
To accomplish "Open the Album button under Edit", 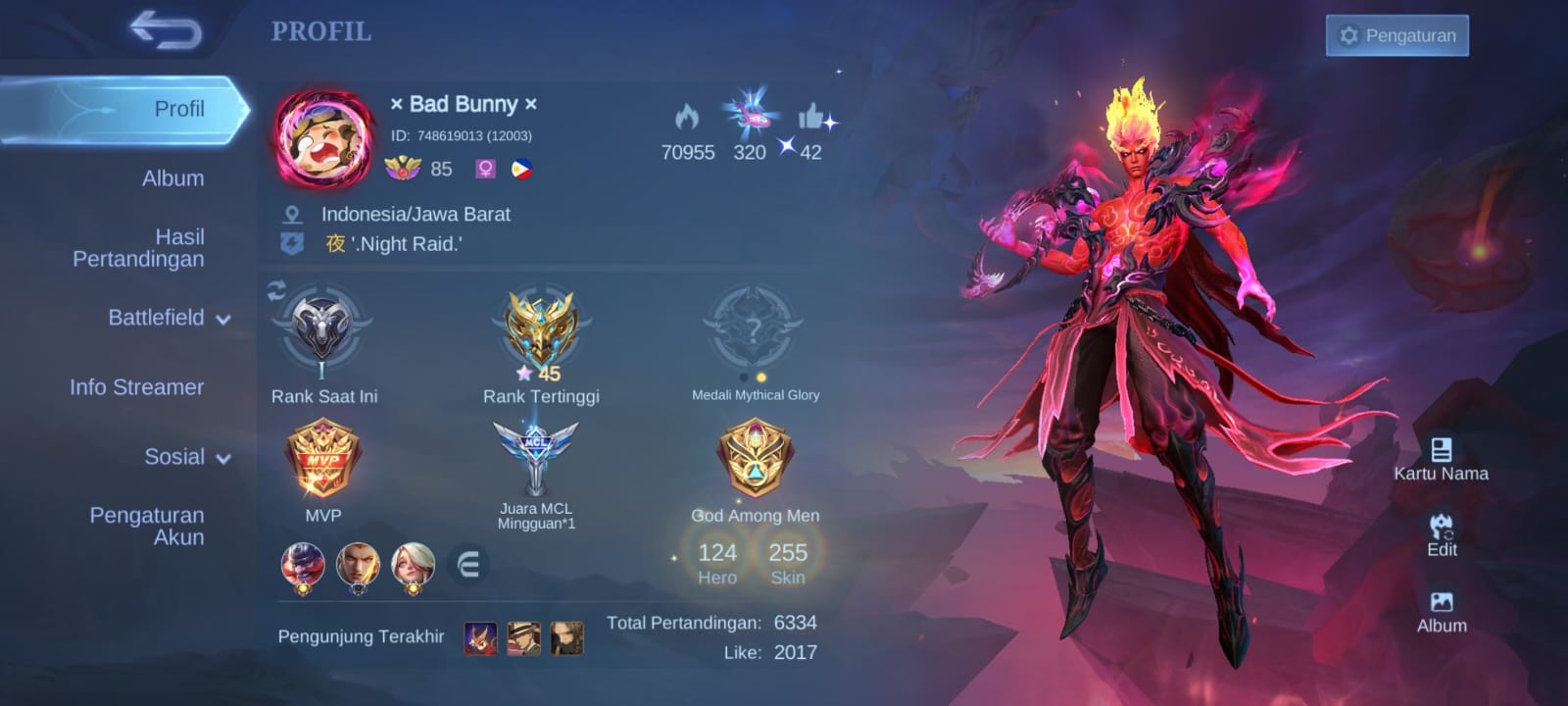I will pos(1442,612).
